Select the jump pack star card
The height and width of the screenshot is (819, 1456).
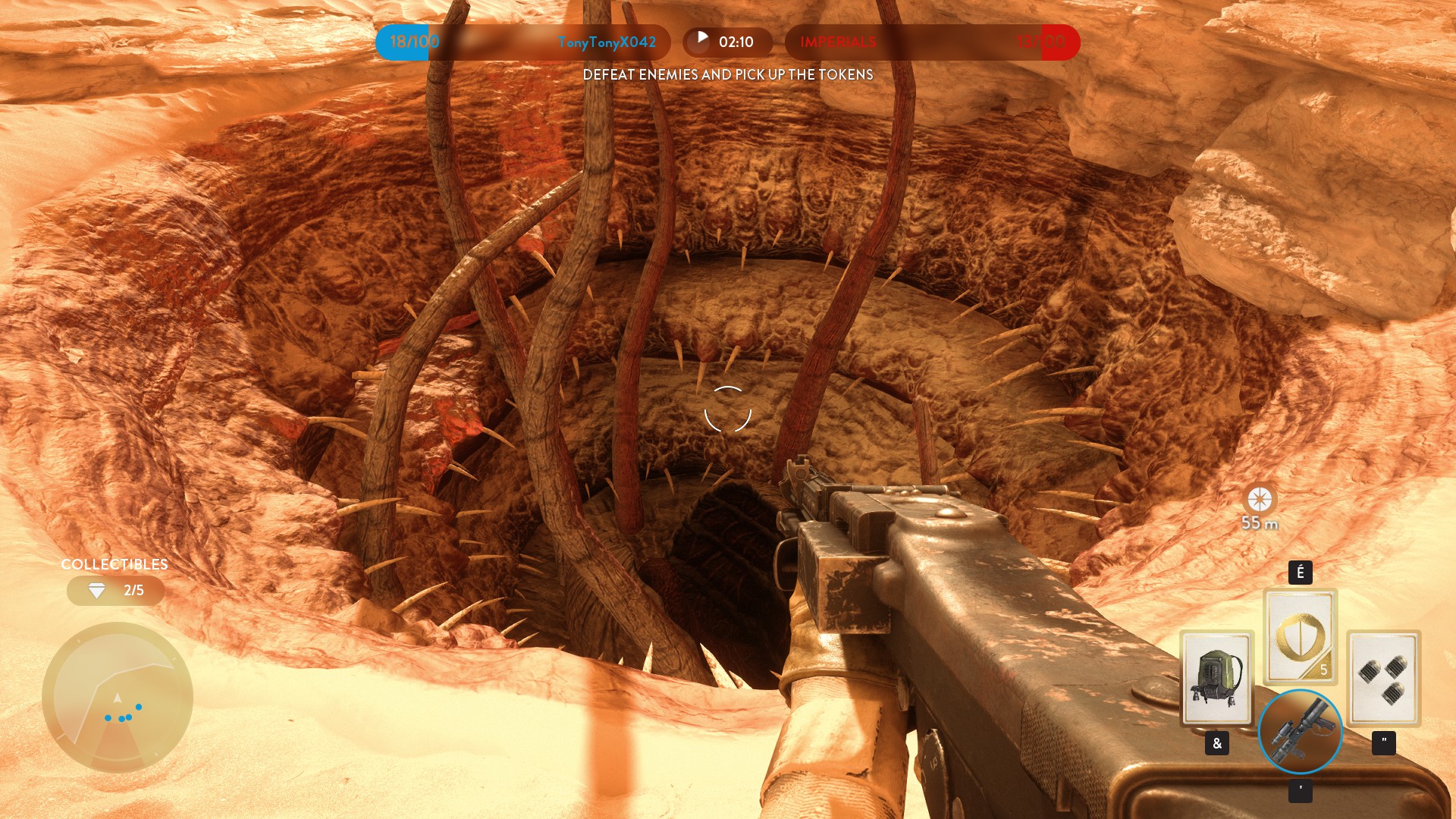1216,678
